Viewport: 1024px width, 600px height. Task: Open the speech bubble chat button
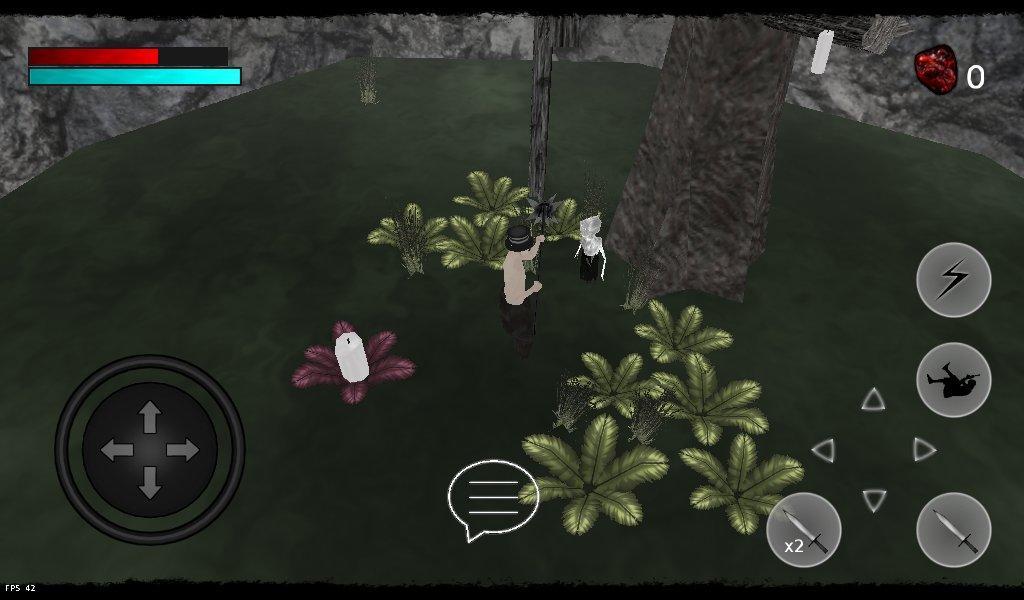pos(493,498)
